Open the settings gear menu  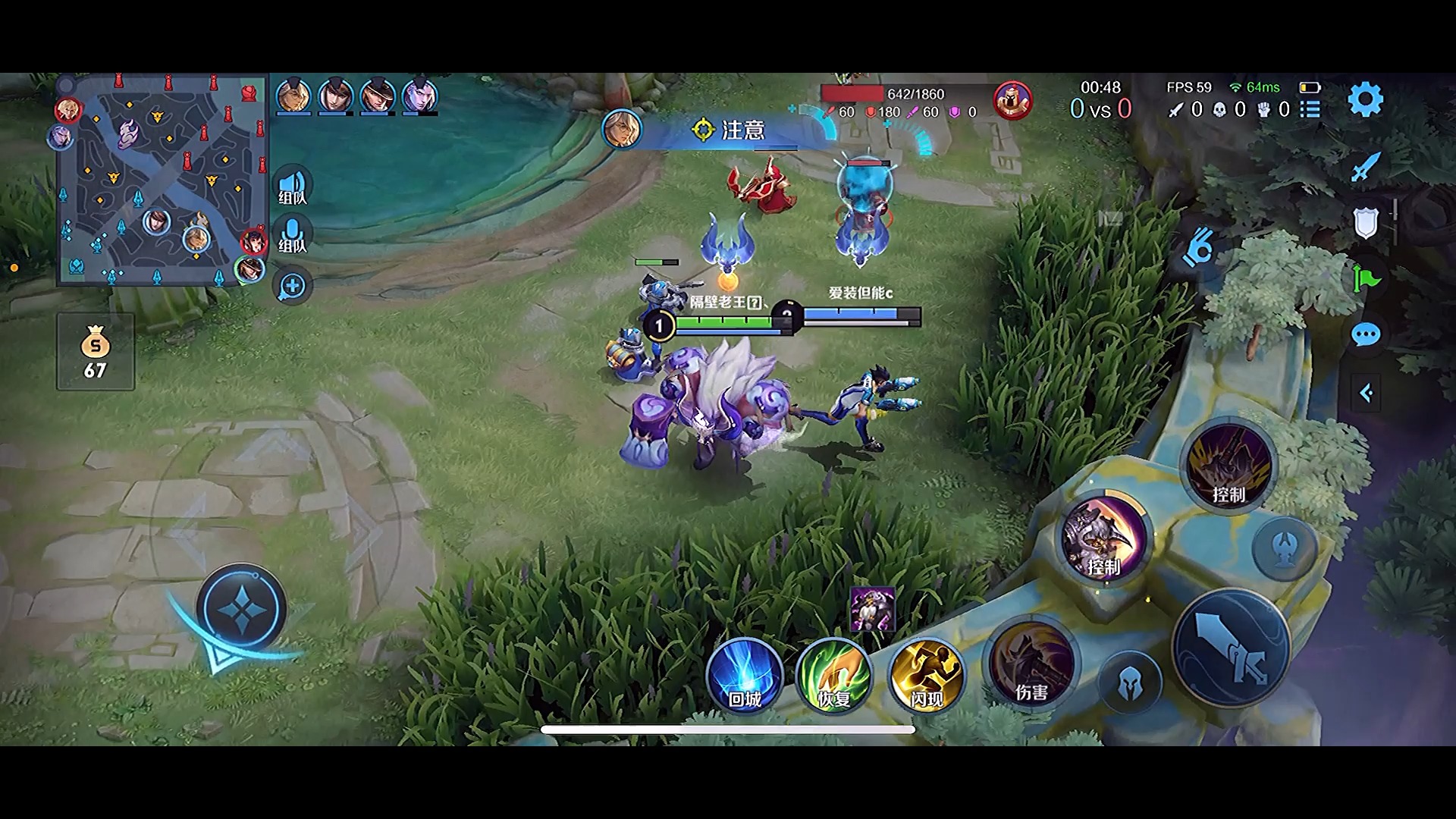pos(1365,100)
